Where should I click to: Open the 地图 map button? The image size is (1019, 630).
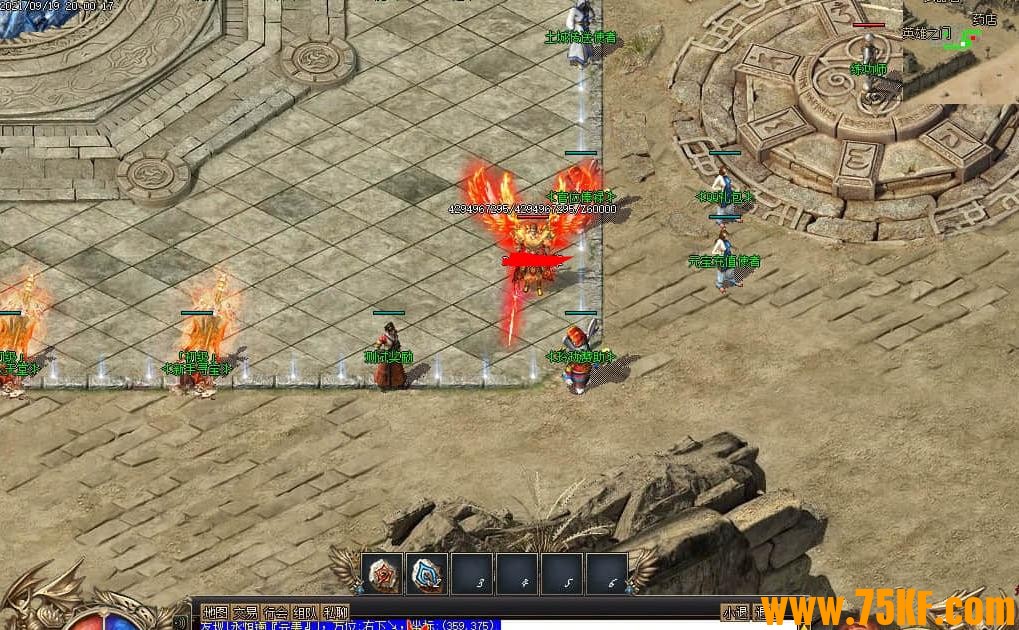coord(215,612)
